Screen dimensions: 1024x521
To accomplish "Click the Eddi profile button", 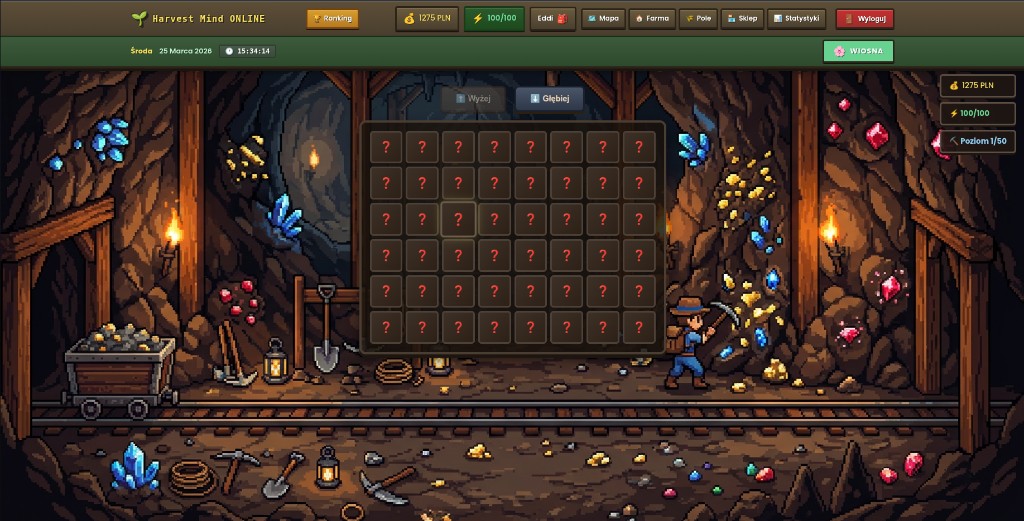I will point(552,18).
